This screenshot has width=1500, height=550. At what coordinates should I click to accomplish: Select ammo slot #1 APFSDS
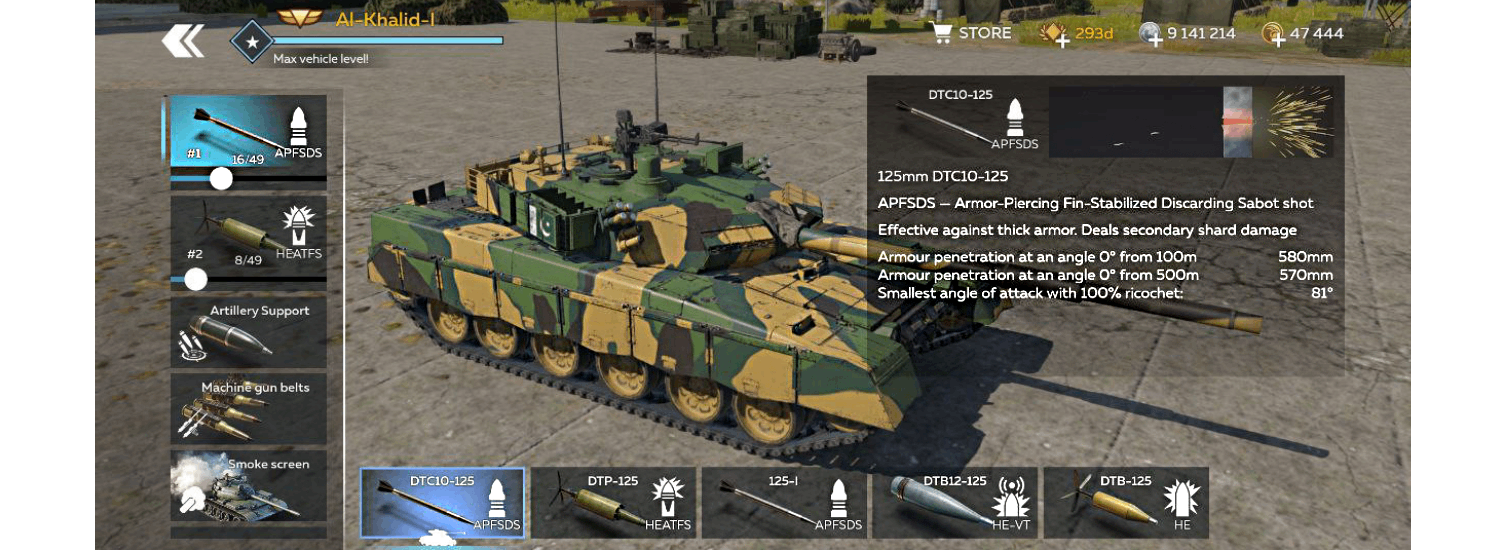pos(248,131)
